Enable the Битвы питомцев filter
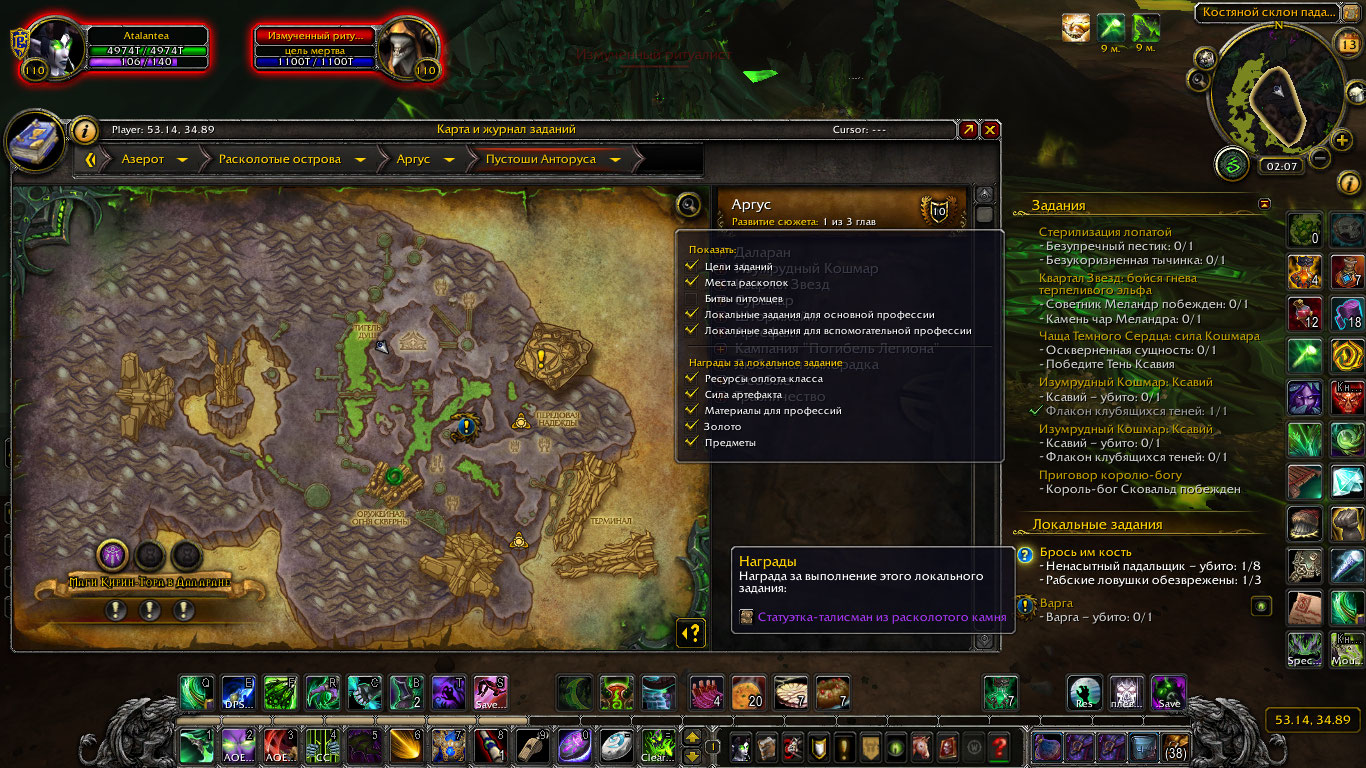Viewport: 1366px width, 768px height. click(691, 299)
